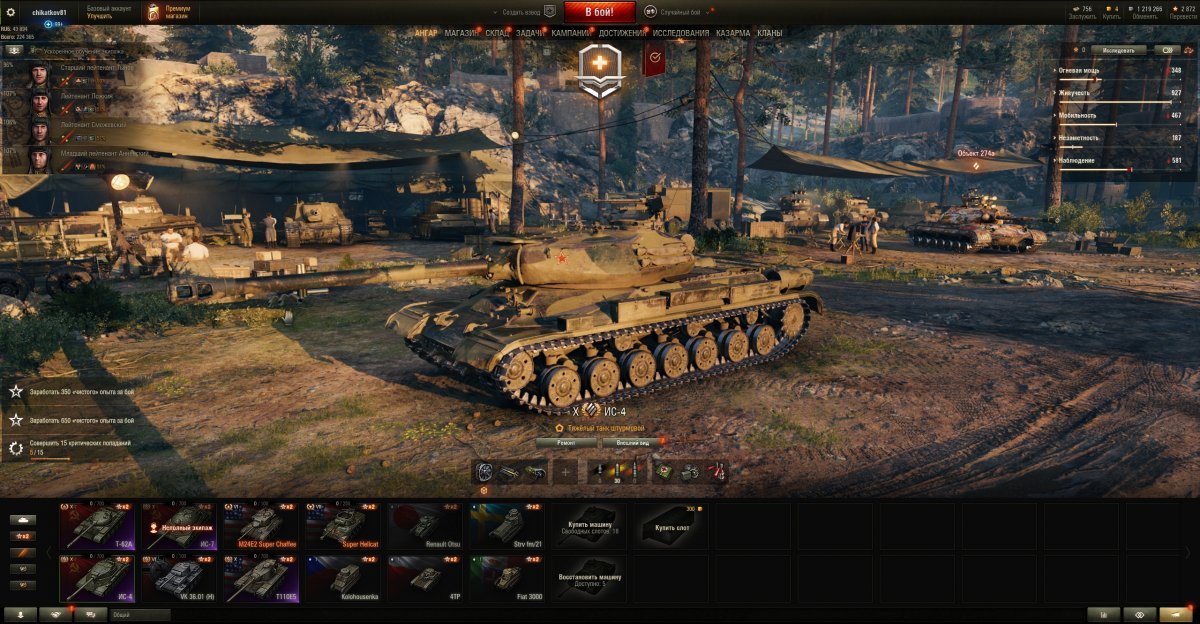Screen dimensions: 1200x624
Task: Start battle with the red В бой! button
Action: 599,12
